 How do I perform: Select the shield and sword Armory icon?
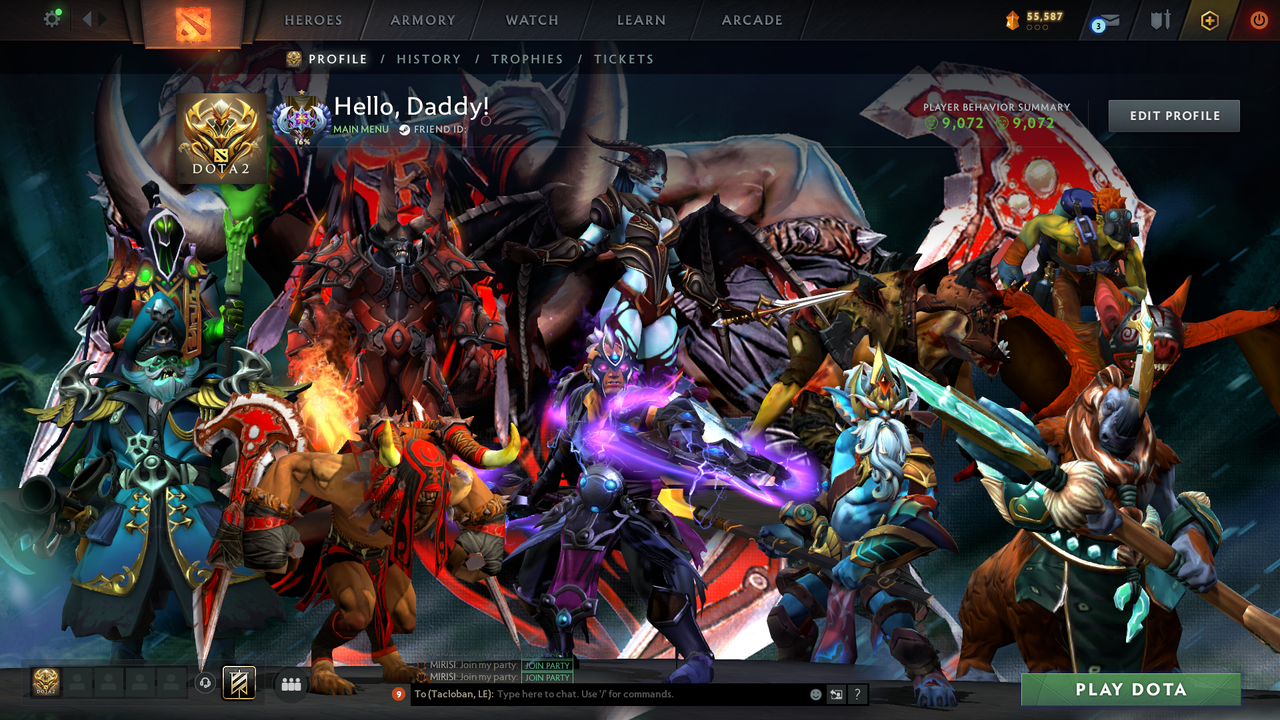[1160, 17]
